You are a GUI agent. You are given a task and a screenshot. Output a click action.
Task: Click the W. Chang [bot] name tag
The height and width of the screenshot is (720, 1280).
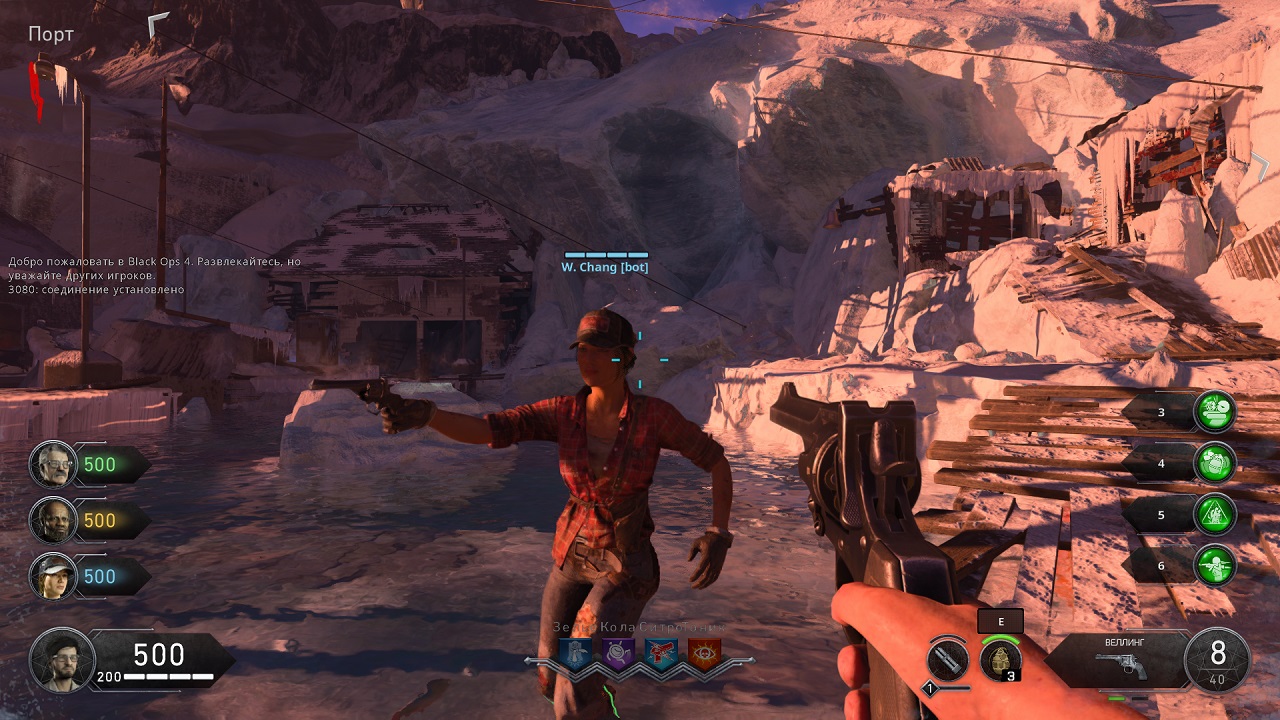[605, 267]
